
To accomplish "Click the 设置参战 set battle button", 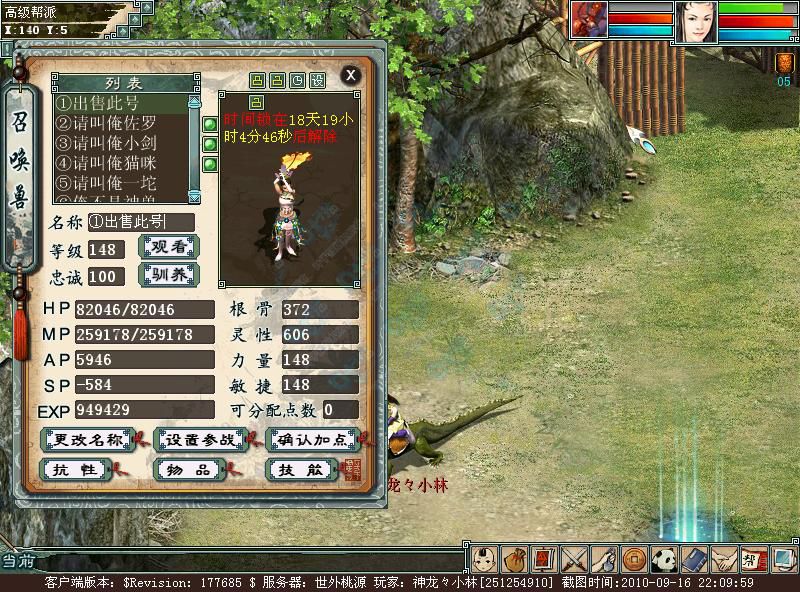I will click(x=201, y=440).
